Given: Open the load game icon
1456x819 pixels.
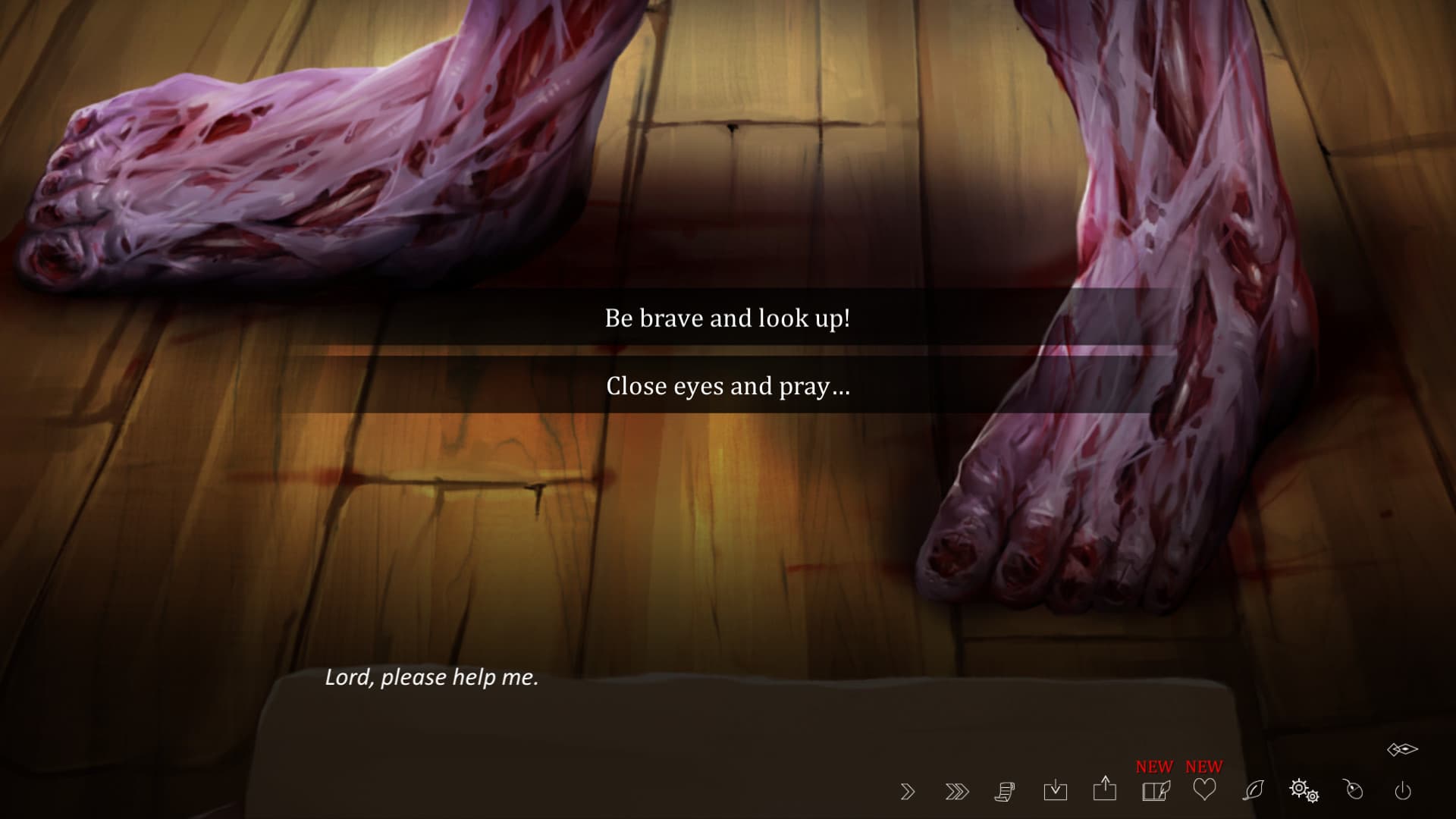Looking at the screenshot, I should tap(1056, 792).
